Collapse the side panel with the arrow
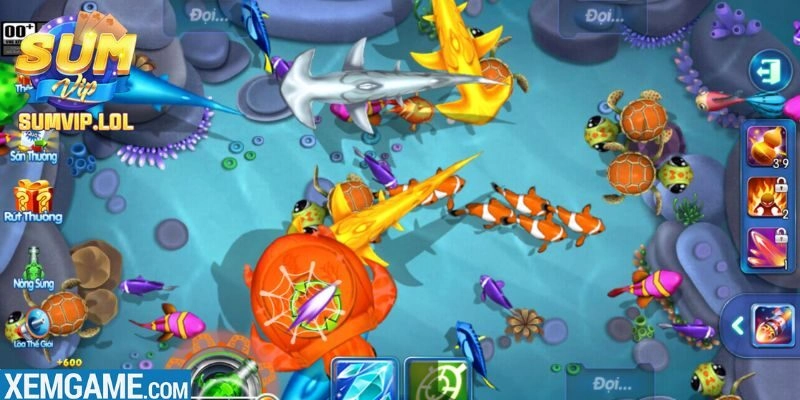Screen dimensions: 800x400 (734, 325)
